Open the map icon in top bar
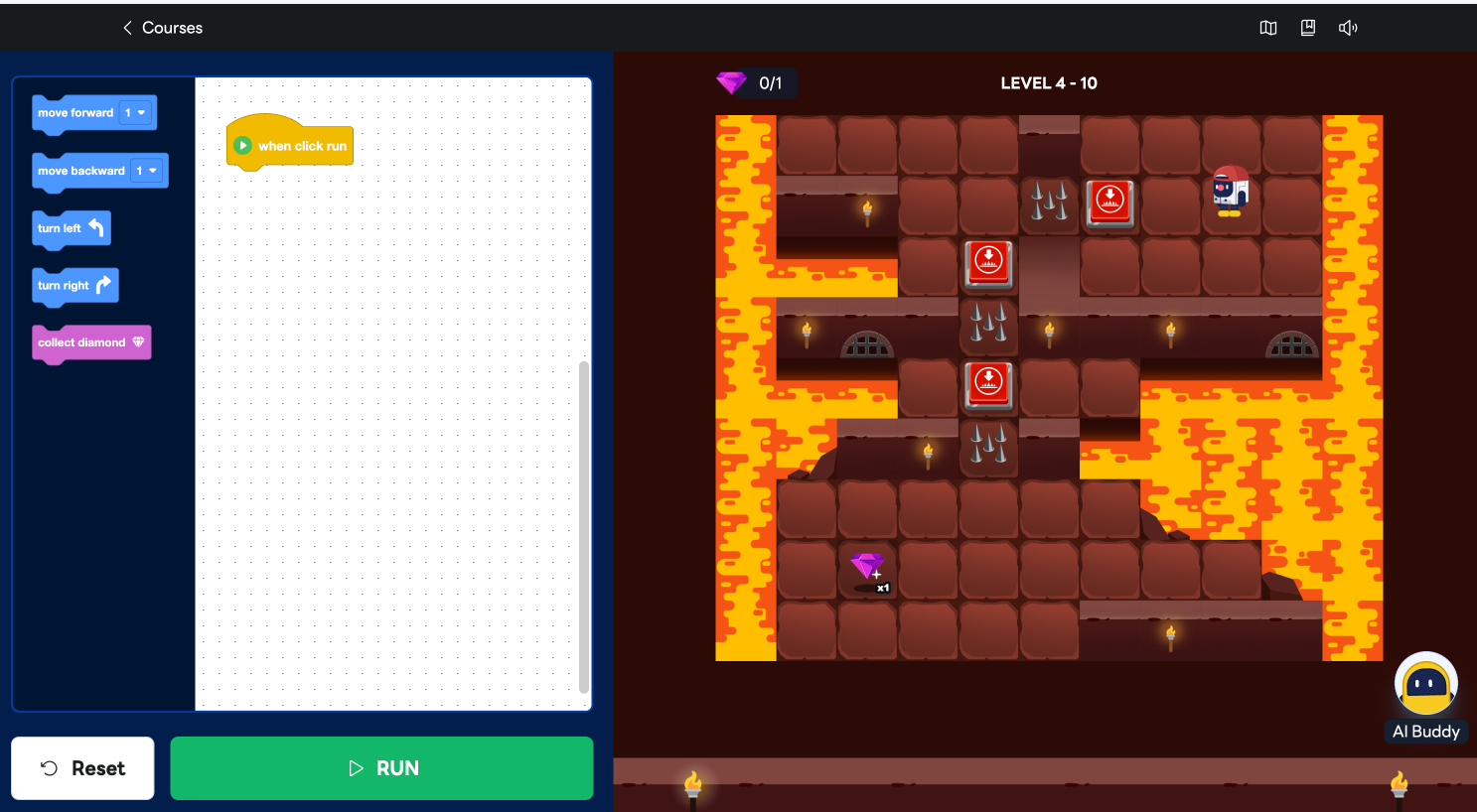Image resolution: width=1477 pixels, height=812 pixels. pos(1268,28)
